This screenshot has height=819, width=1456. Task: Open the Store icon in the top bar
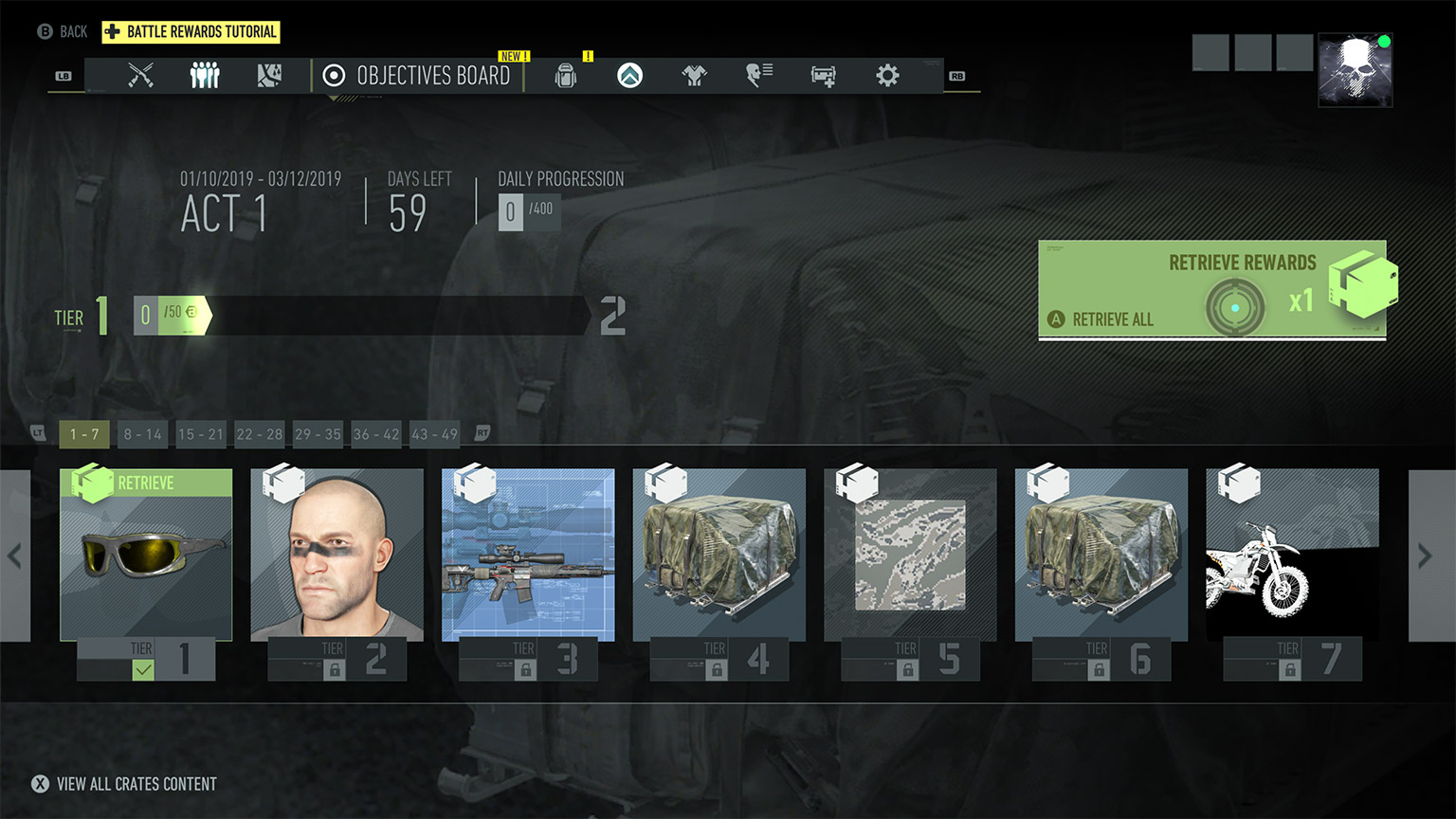pos(822,75)
